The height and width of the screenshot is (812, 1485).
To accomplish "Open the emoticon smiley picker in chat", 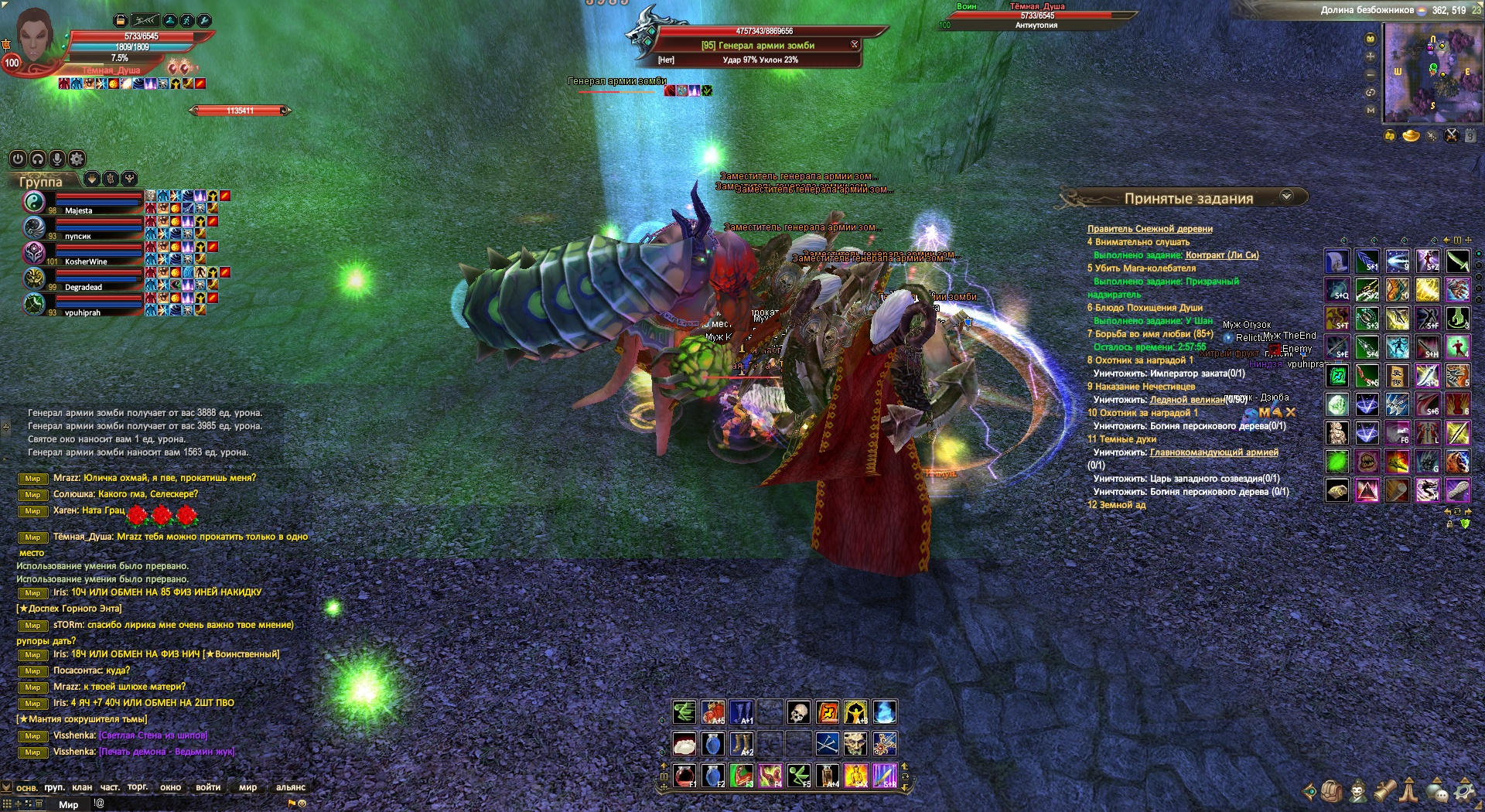I will 302,803.
